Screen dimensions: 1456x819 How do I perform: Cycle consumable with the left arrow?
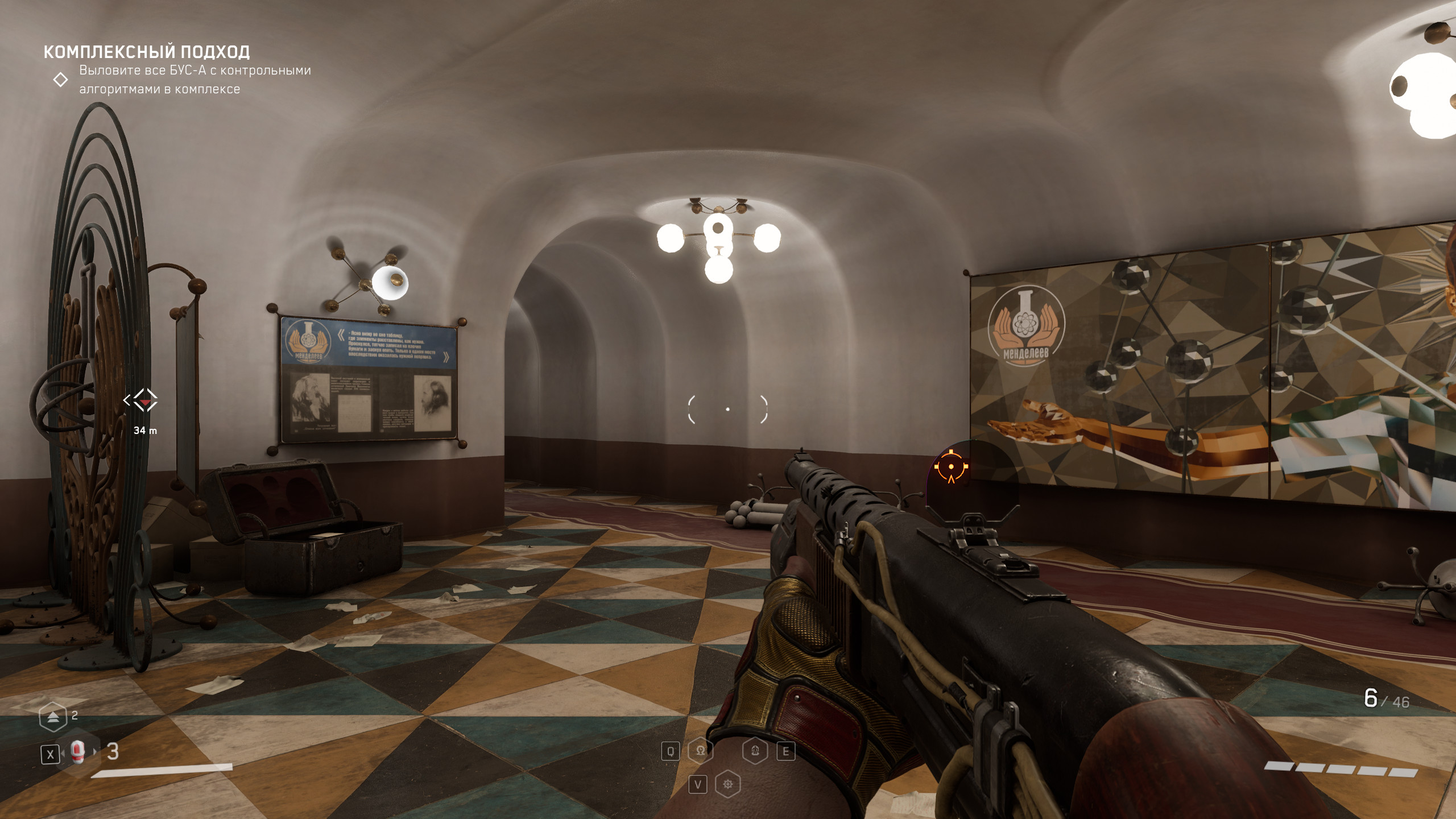pyautogui.click(x=62, y=753)
